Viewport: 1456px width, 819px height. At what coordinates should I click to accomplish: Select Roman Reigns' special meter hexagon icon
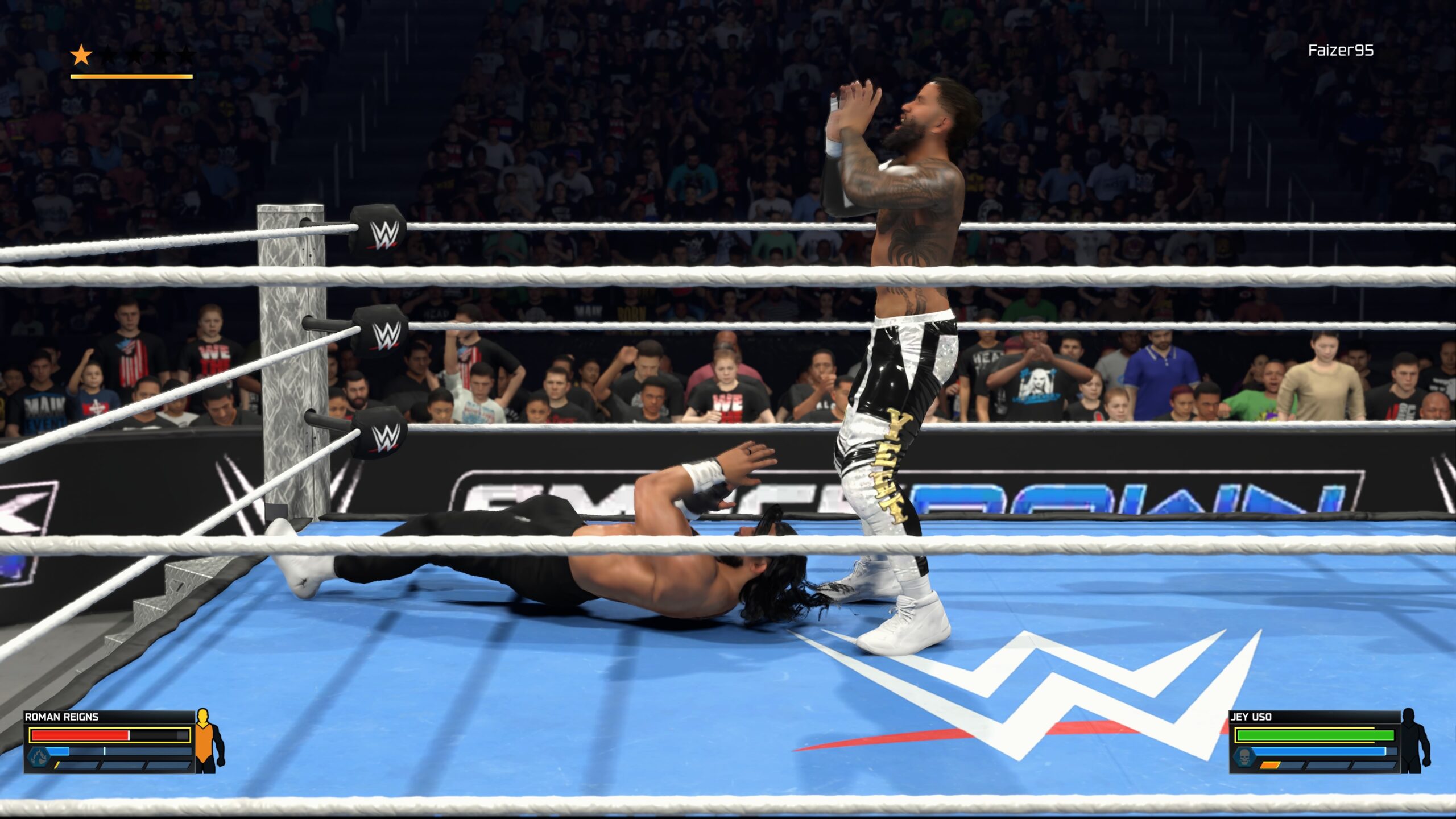pos(38,759)
